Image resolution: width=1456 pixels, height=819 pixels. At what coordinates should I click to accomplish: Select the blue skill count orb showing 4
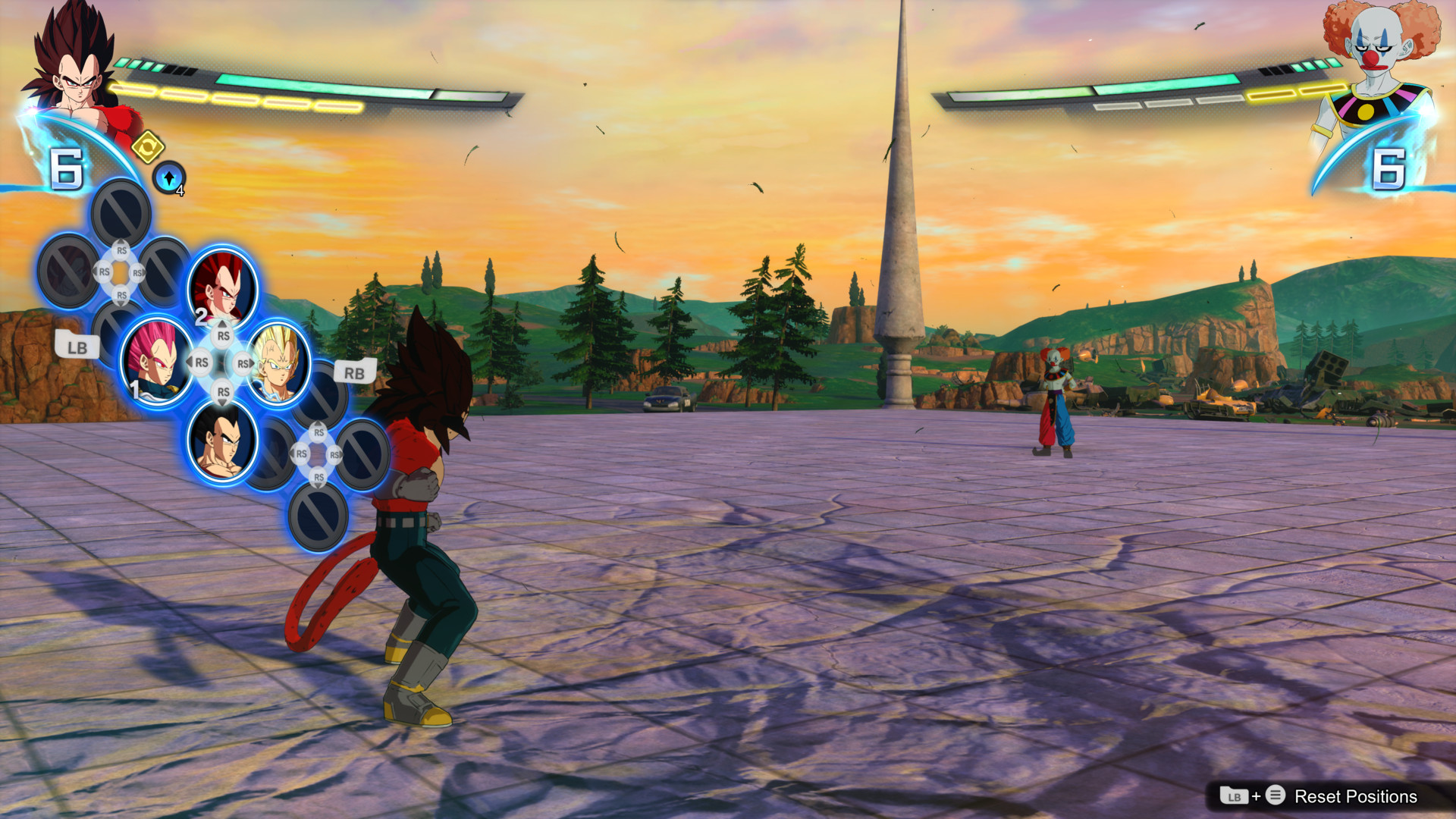[170, 180]
